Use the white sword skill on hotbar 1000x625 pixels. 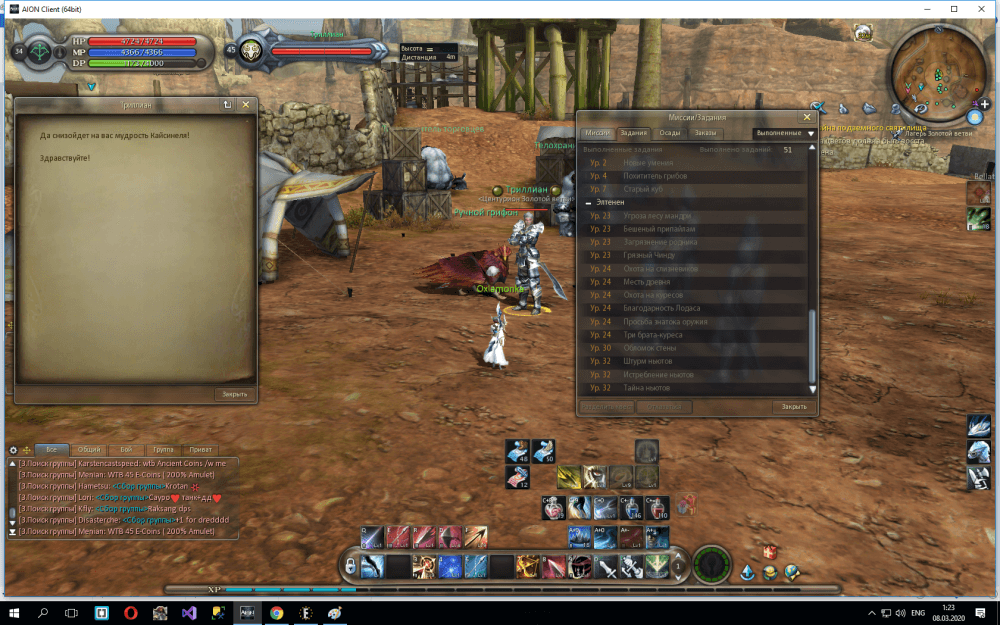606,567
